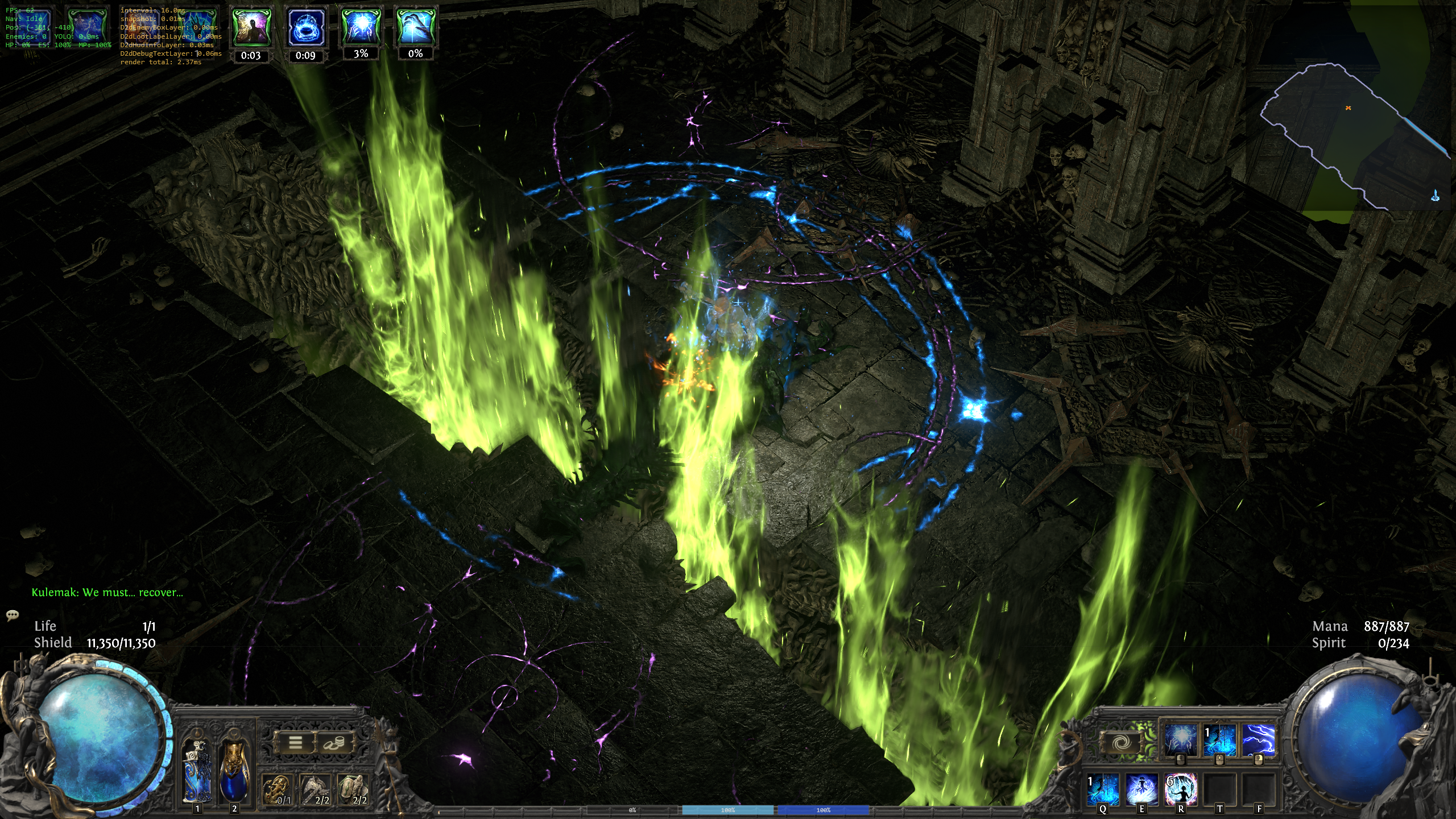Open the chat speech bubble icon
This screenshot has height=819, width=1456.
click(13, 615)
